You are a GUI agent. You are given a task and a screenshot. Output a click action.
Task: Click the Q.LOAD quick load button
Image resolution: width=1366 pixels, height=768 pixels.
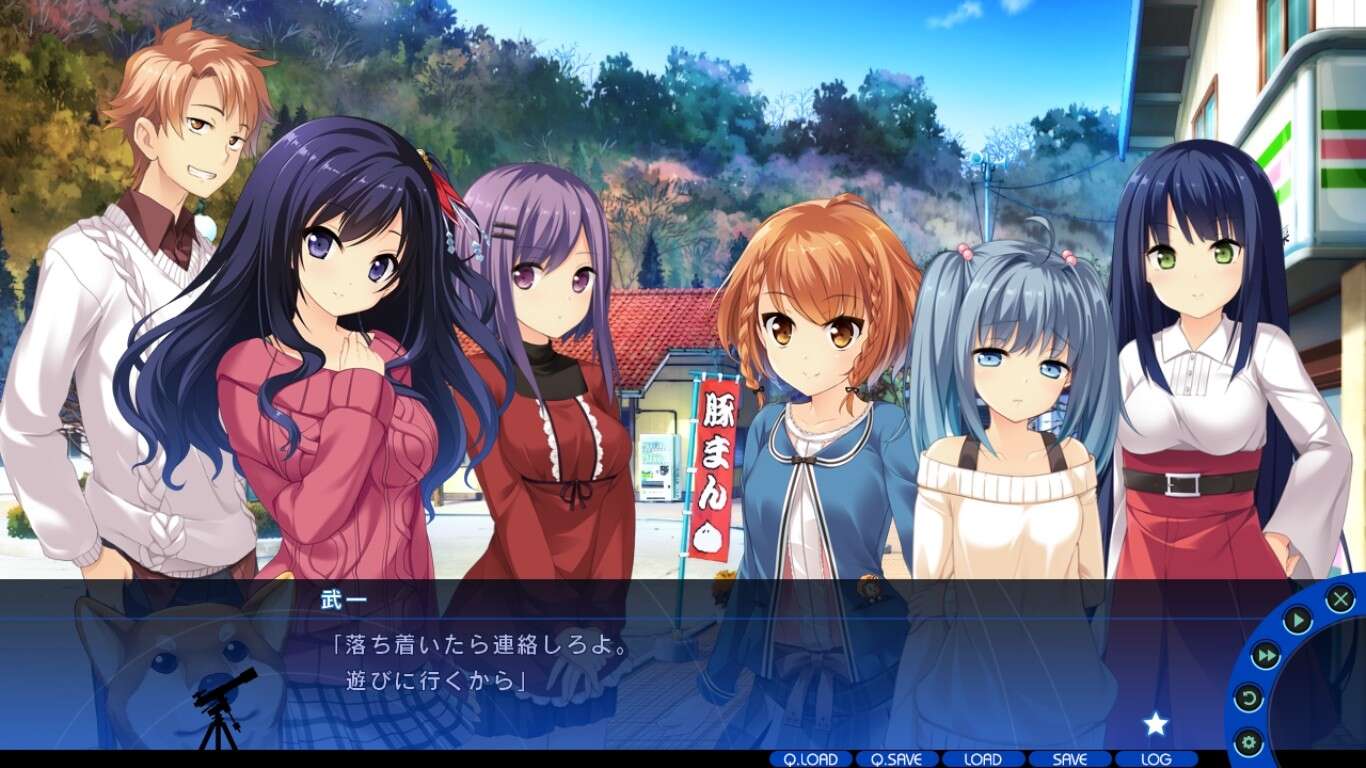811,759
